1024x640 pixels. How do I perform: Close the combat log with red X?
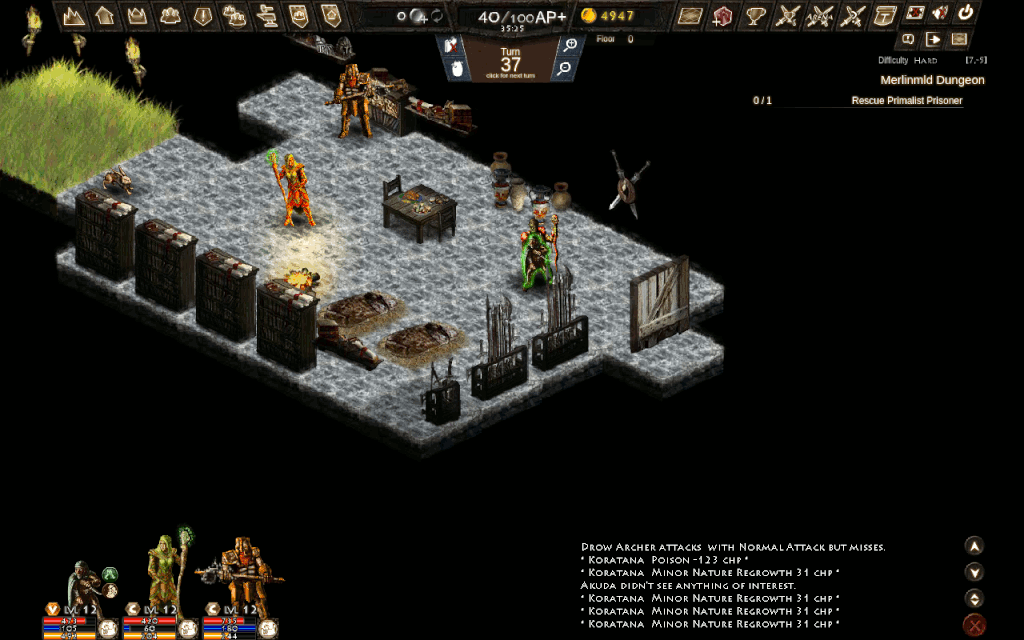click(974, 626)
